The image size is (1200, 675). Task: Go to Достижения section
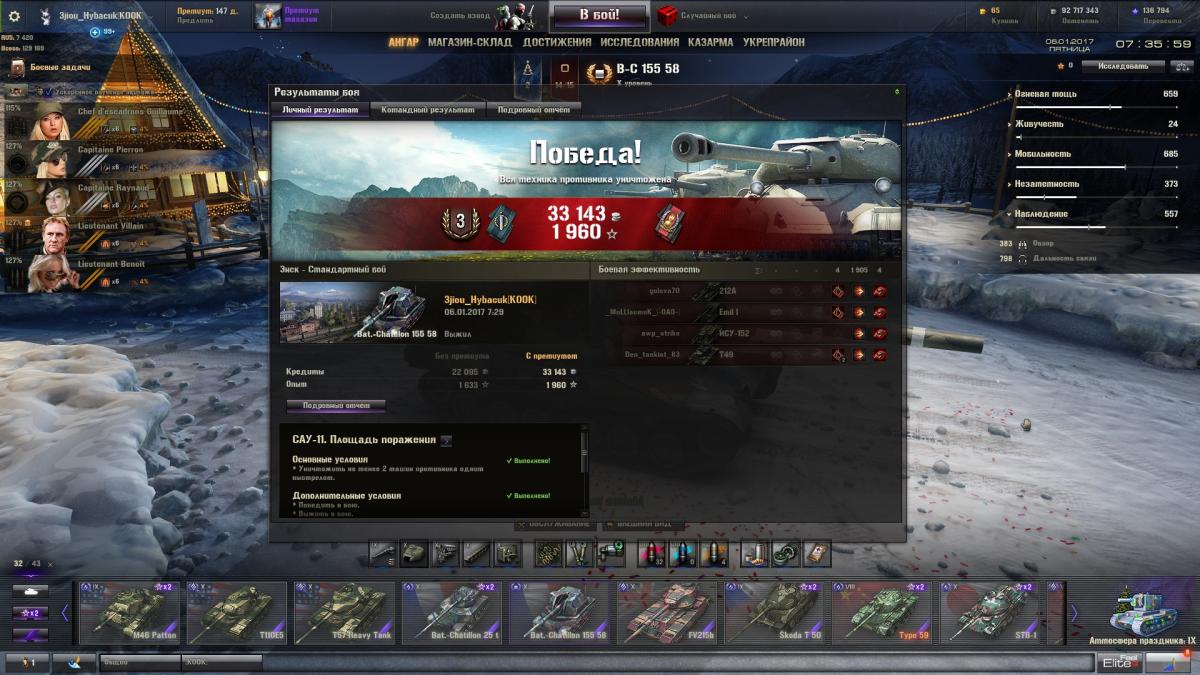coord(556,43)
